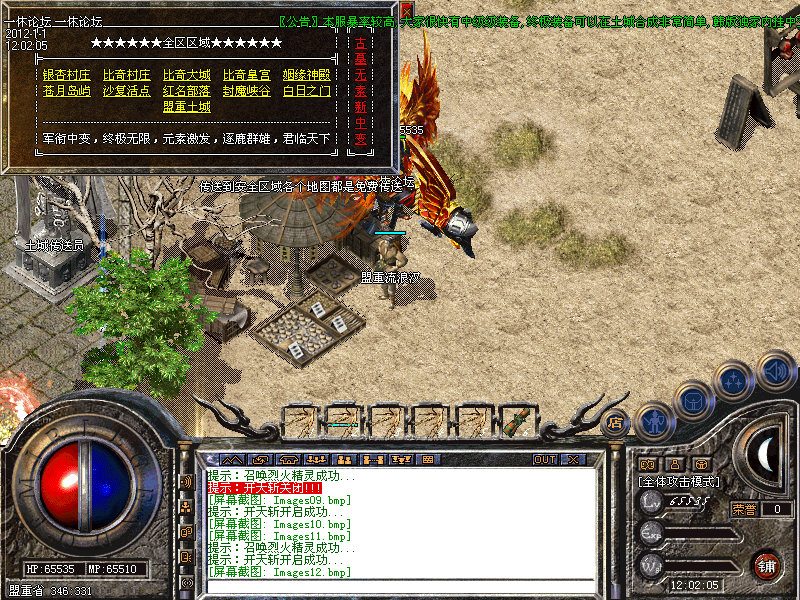Choose 比奇大城 as the destination
Screen dimensions: 800x600
[186, 75]
